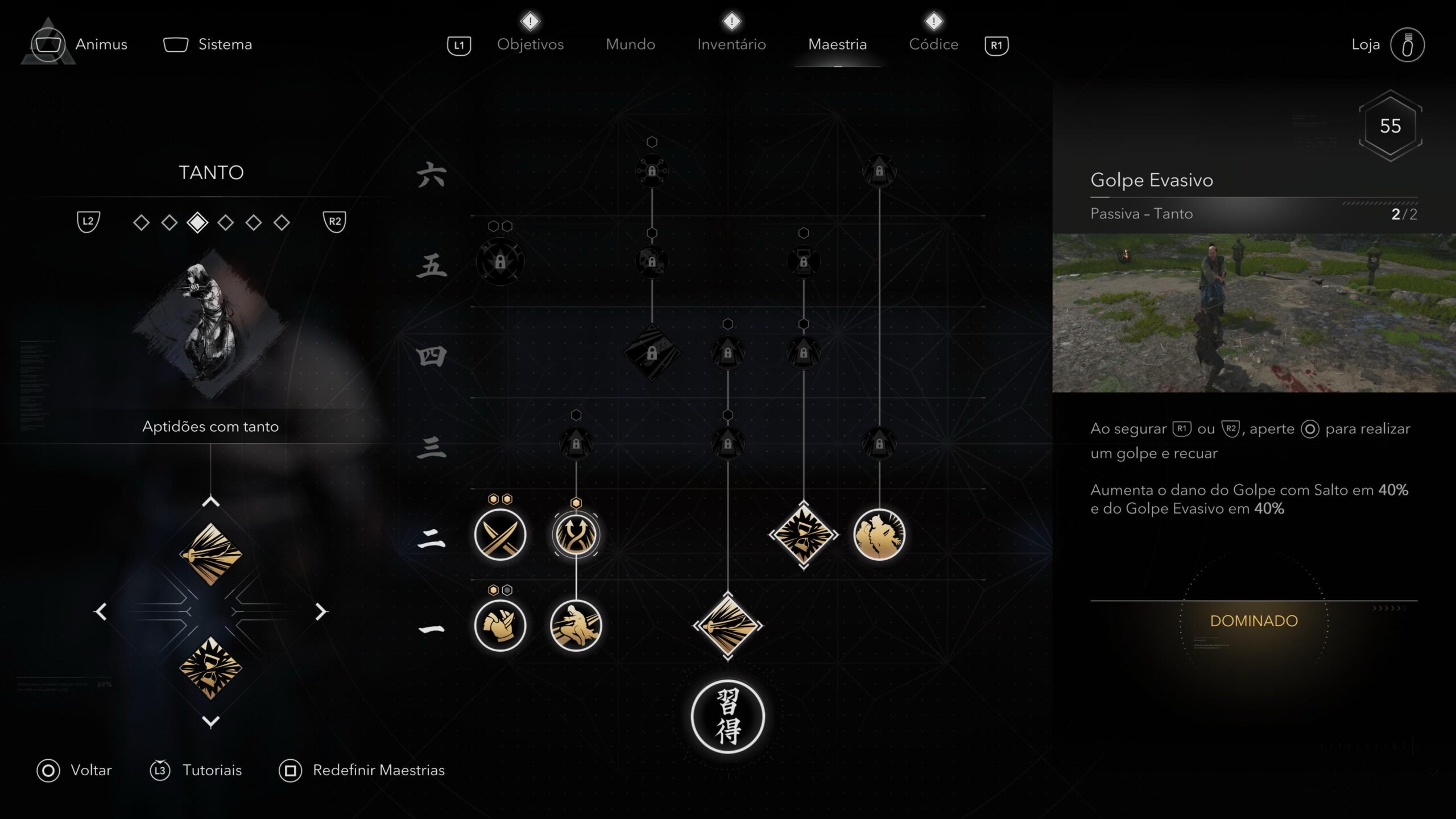This screenshot has height=819, width=1456.
Task: Switch to the Objetivos tab
Action: click(x=530, y=44)
